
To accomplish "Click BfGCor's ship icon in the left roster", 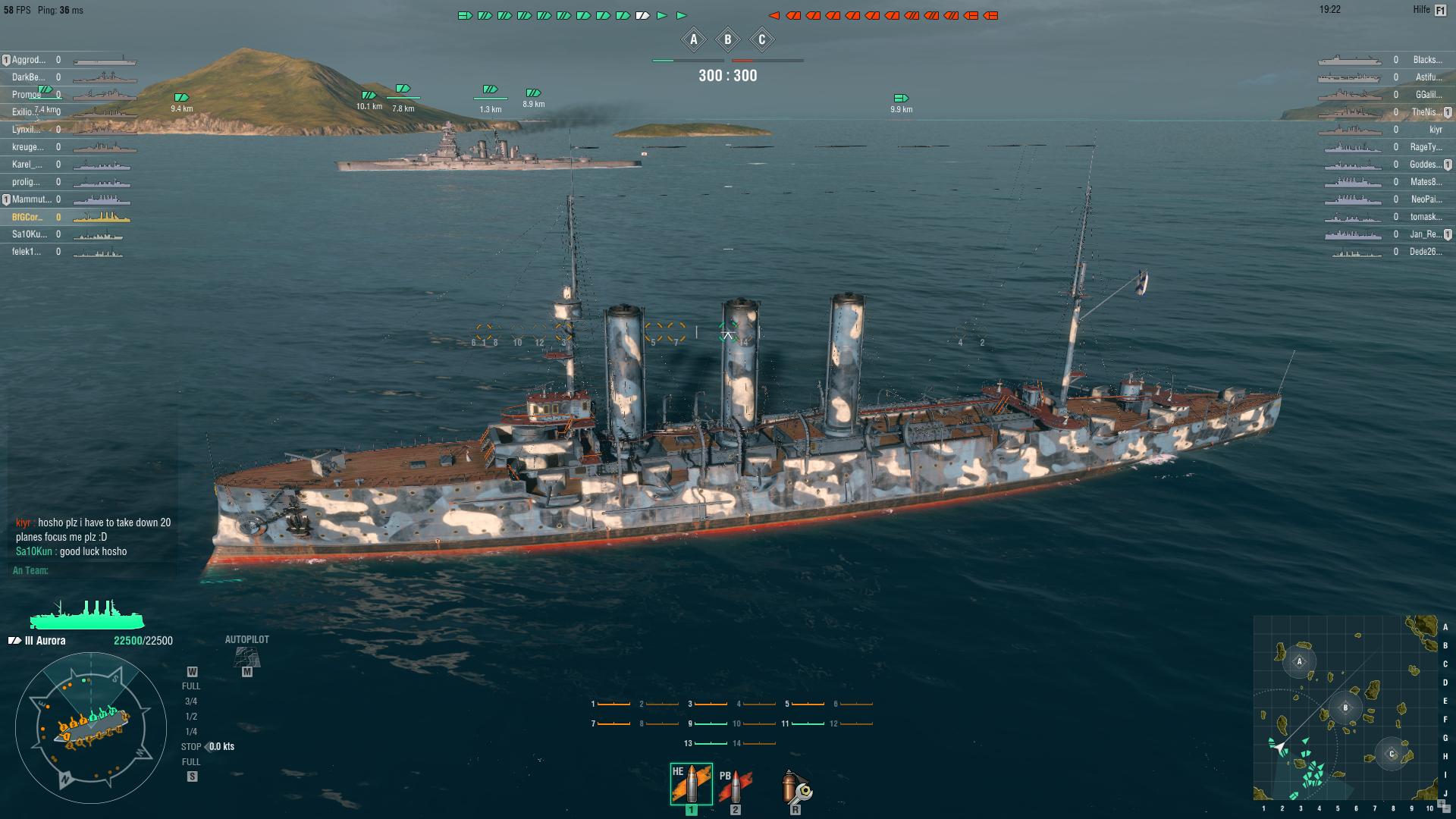I will pos(98,217).
